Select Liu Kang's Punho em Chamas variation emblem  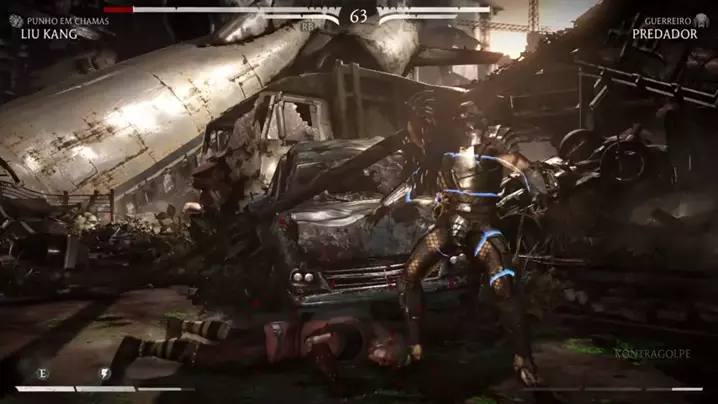tap(16, 20)
